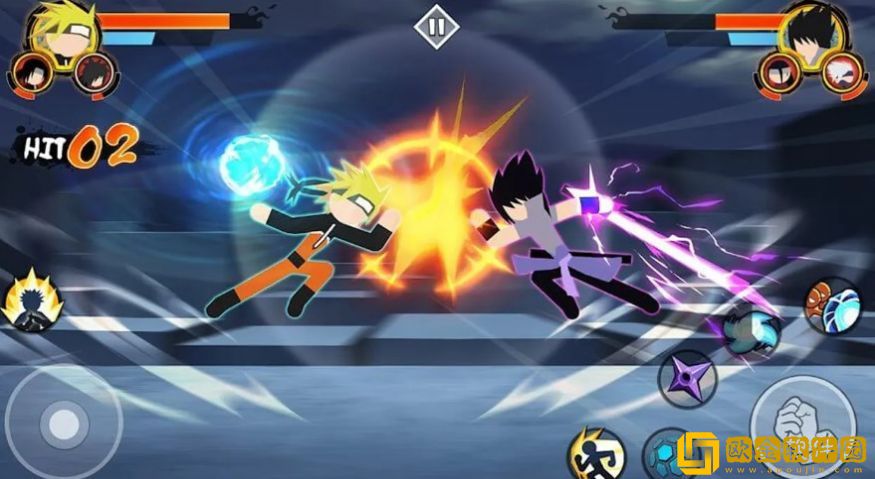Tap the virtual movement joystick

[x=64, y=423]
